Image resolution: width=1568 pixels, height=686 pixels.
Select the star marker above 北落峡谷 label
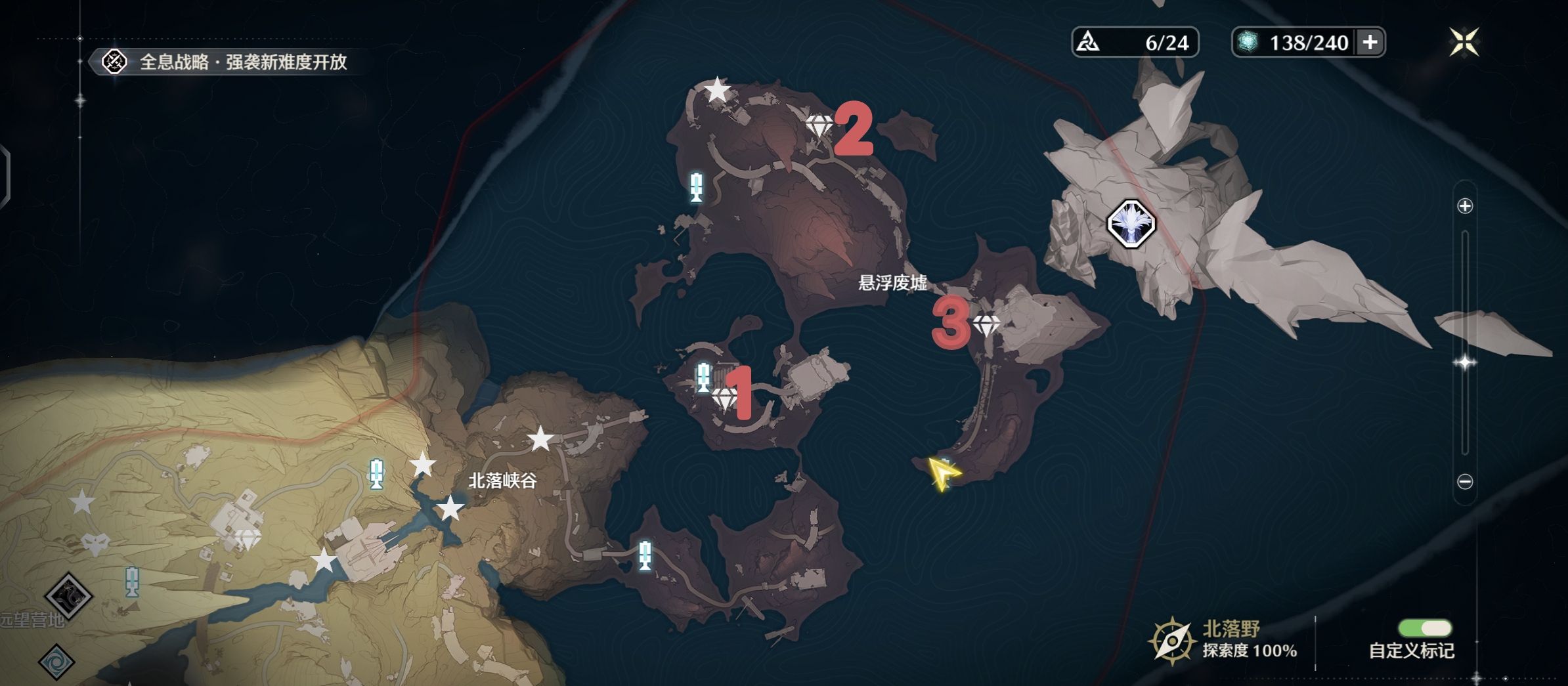(540, 439)
